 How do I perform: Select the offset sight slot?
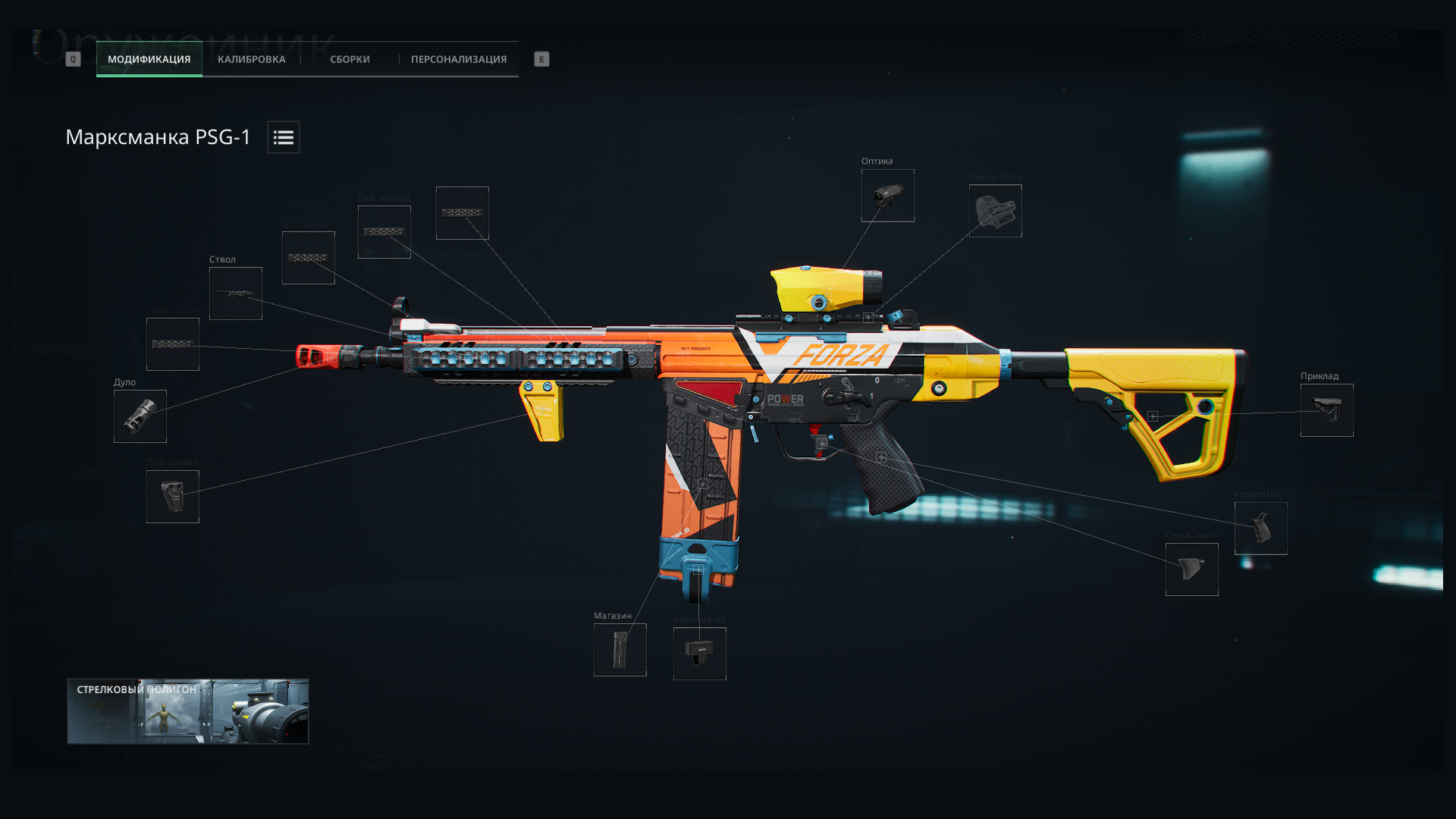[x=995, y=211]
